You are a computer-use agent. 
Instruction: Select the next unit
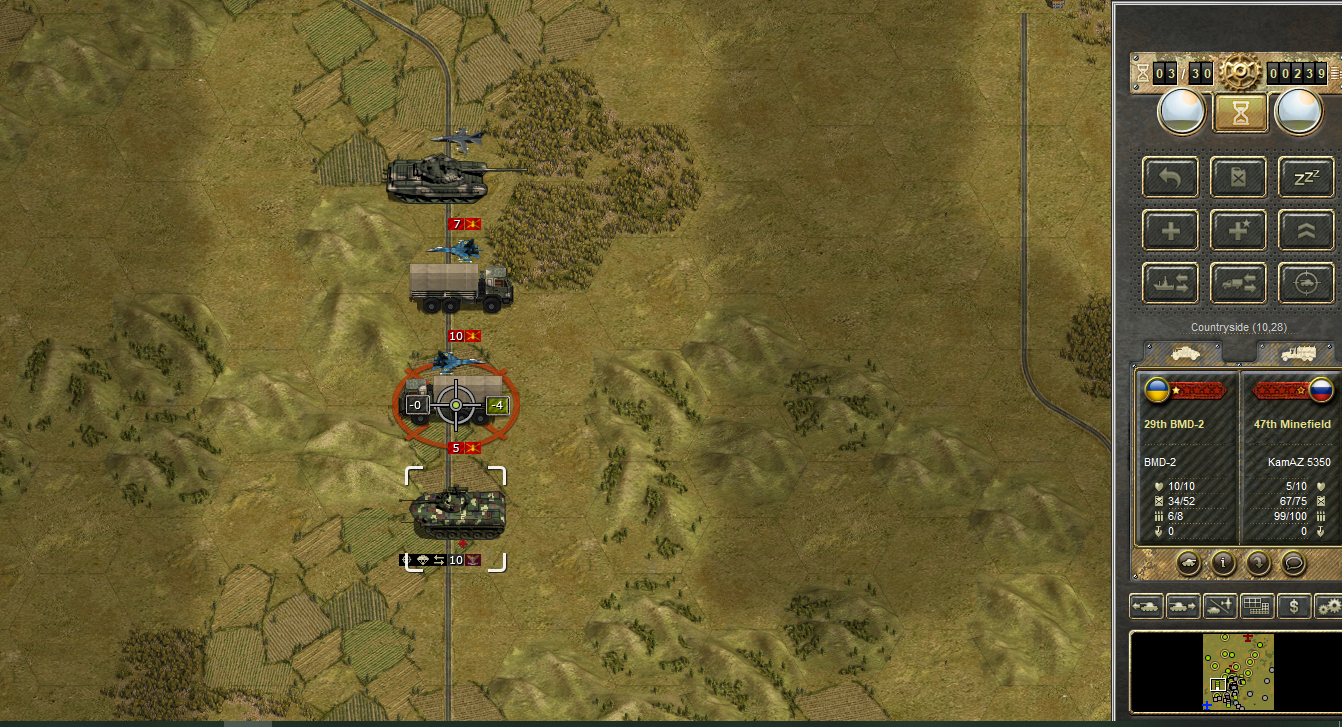coord(1183,606)
